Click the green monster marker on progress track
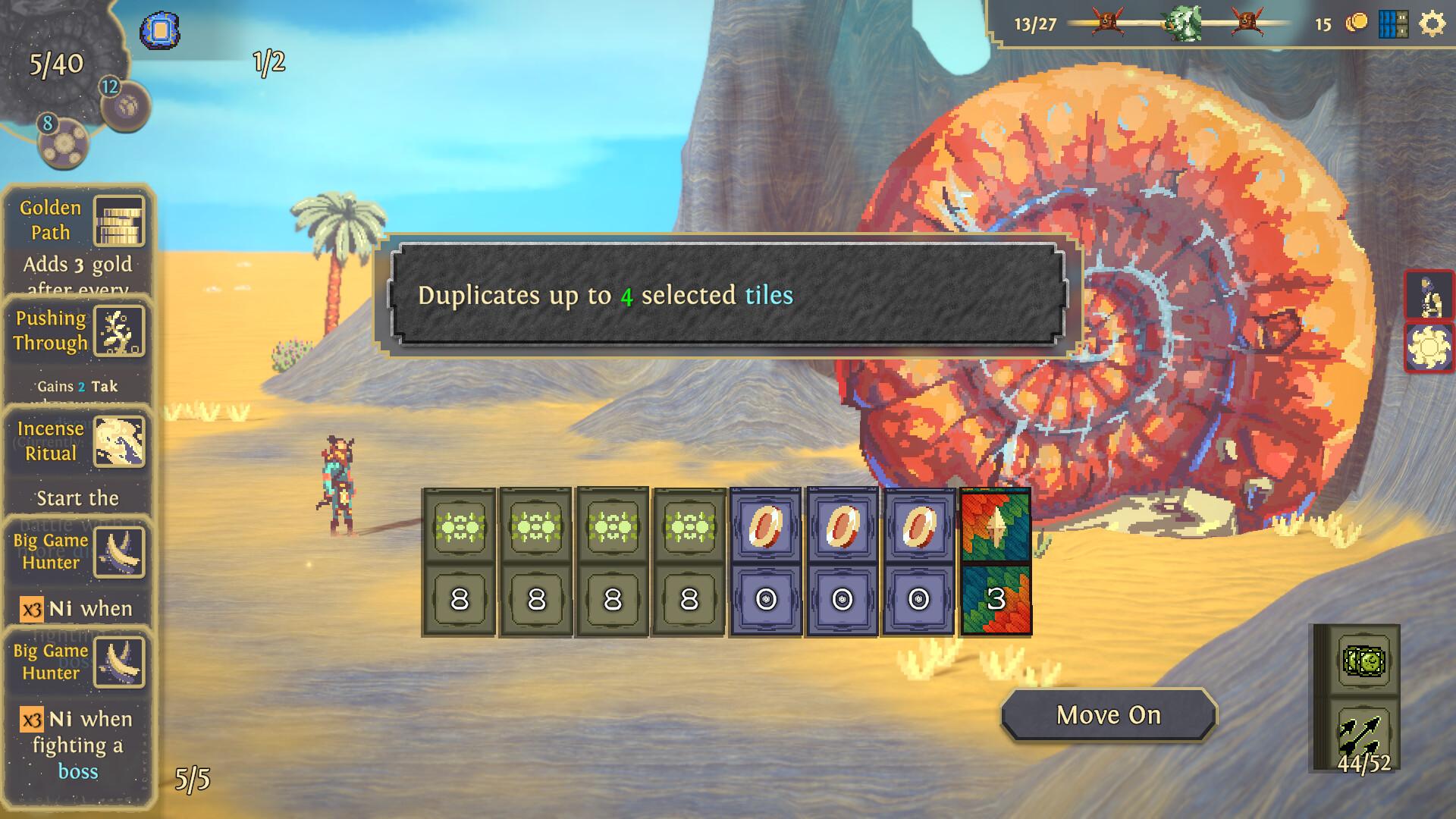 (1183, 24)
